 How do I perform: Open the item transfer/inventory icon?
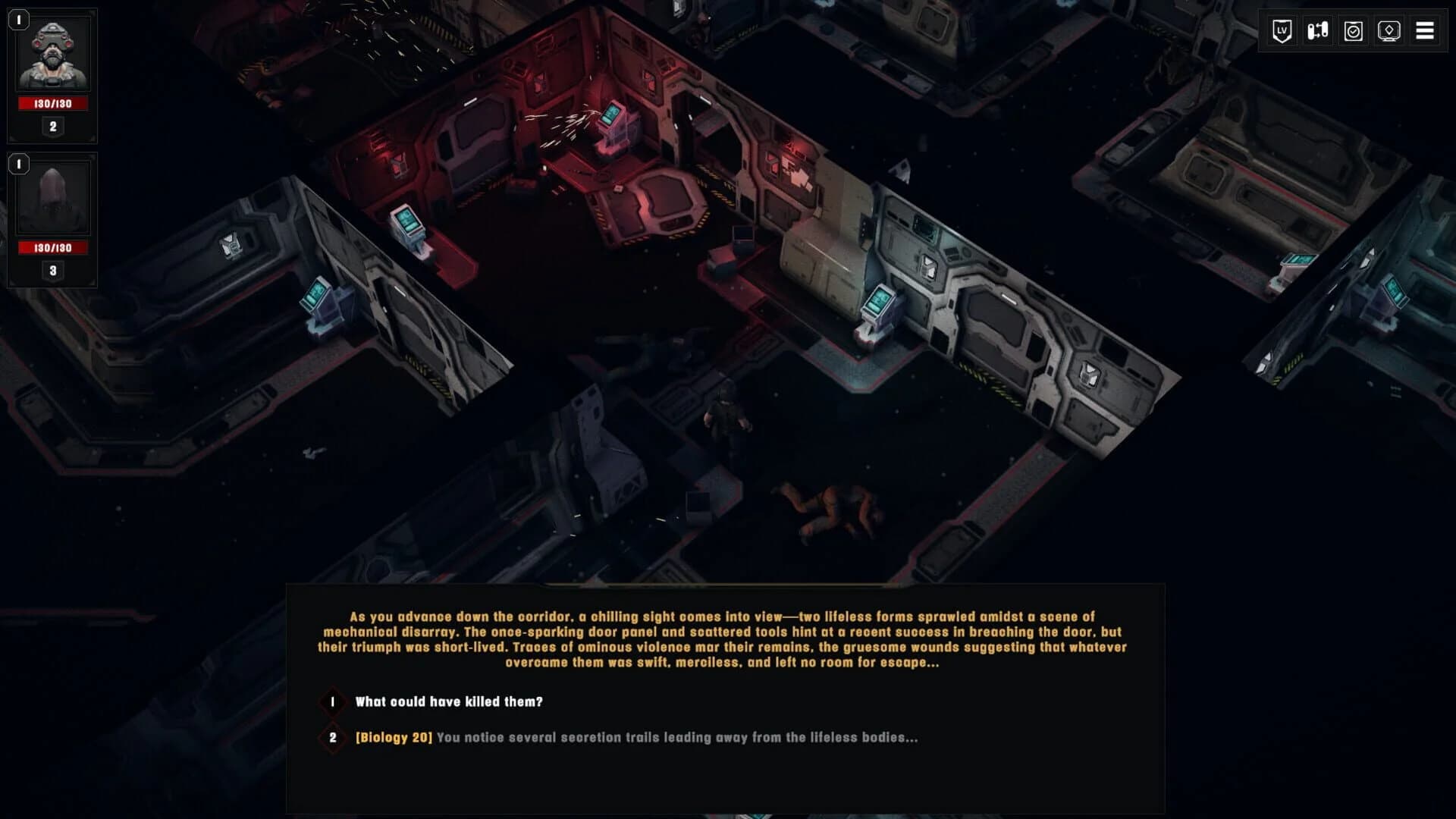(x=1318, y=30)
